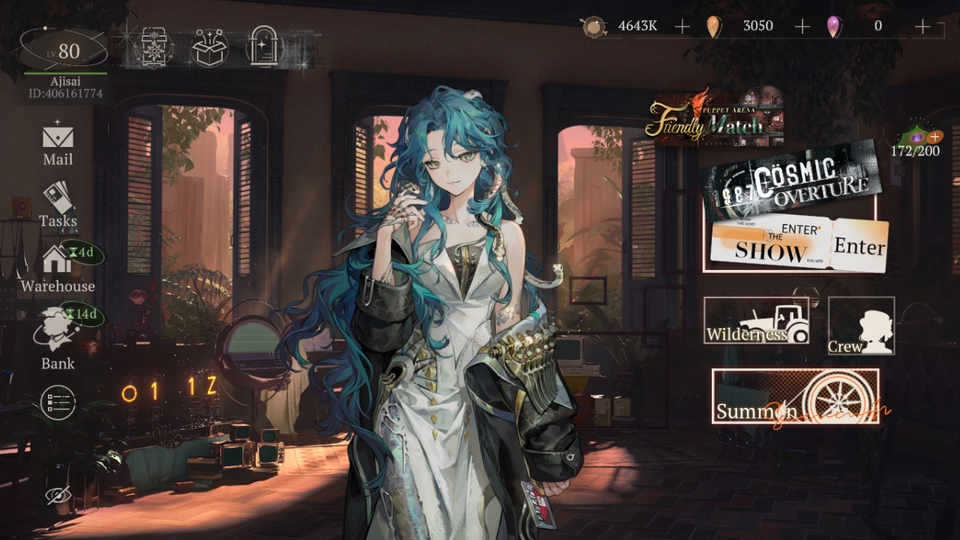Open the Crew menu
This screenshot has height=540, width=960.
[x=861, y=326]
